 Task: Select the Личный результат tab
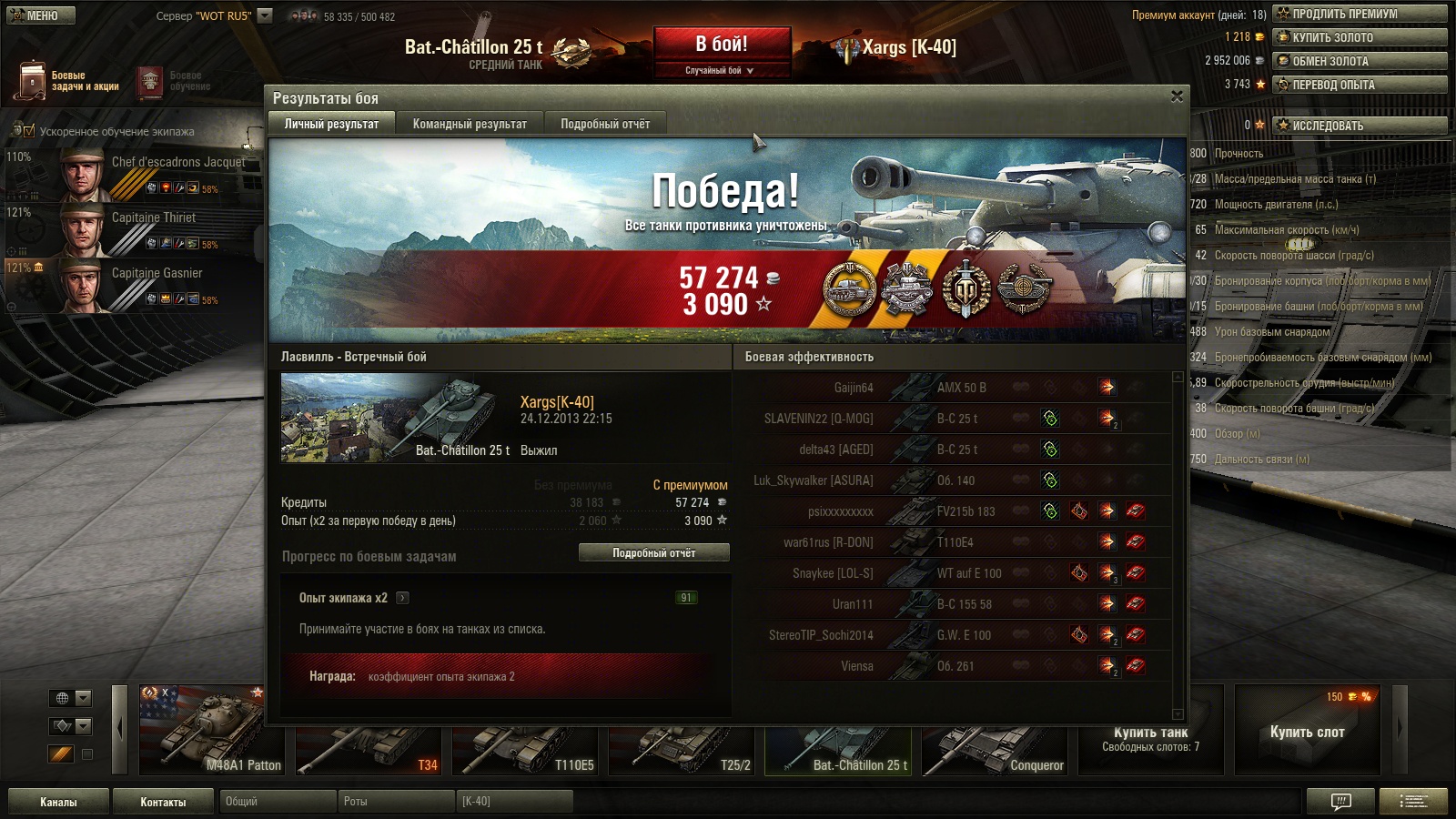coord(331,124)
